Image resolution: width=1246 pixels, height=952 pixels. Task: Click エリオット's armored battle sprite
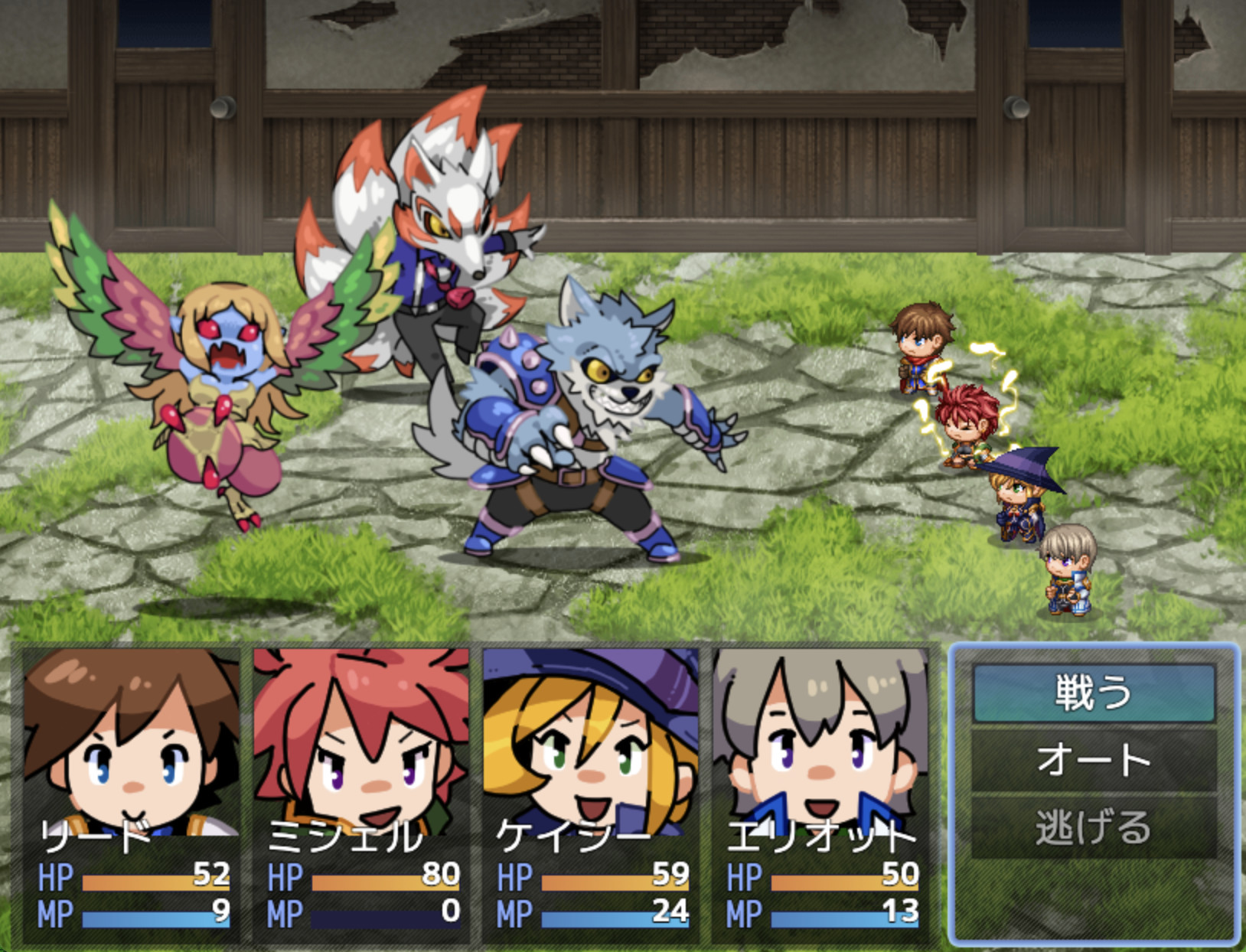coord(1068,574)
